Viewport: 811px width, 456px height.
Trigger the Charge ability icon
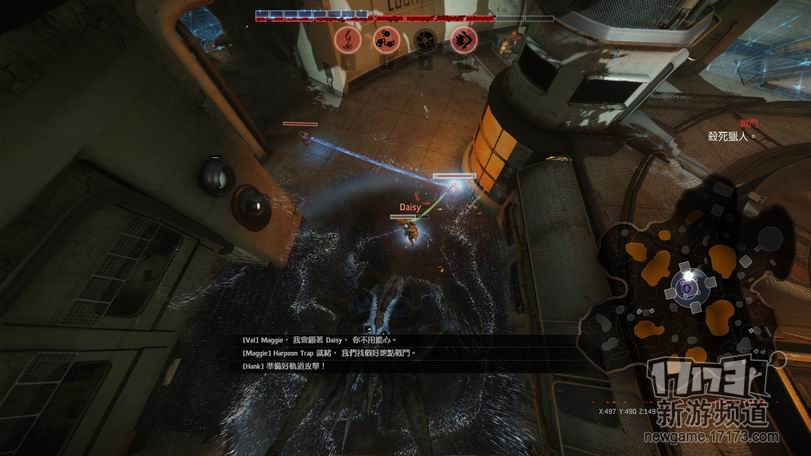(x=462, y=40)
